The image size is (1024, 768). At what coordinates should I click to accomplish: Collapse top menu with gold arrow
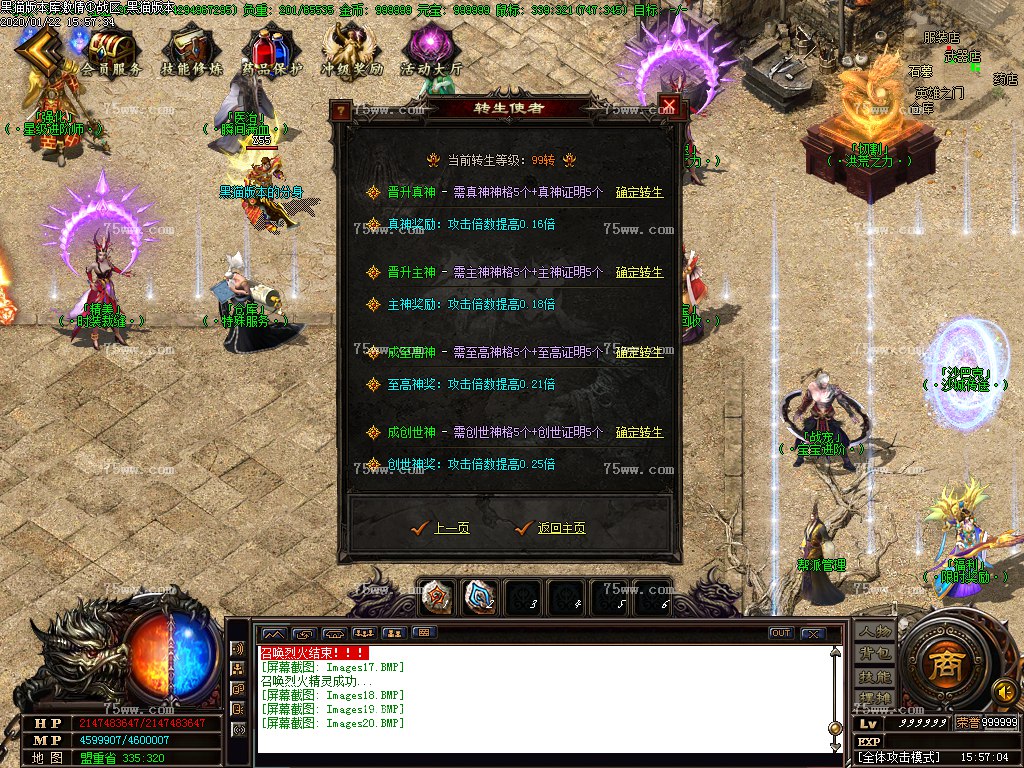point(37,50)
